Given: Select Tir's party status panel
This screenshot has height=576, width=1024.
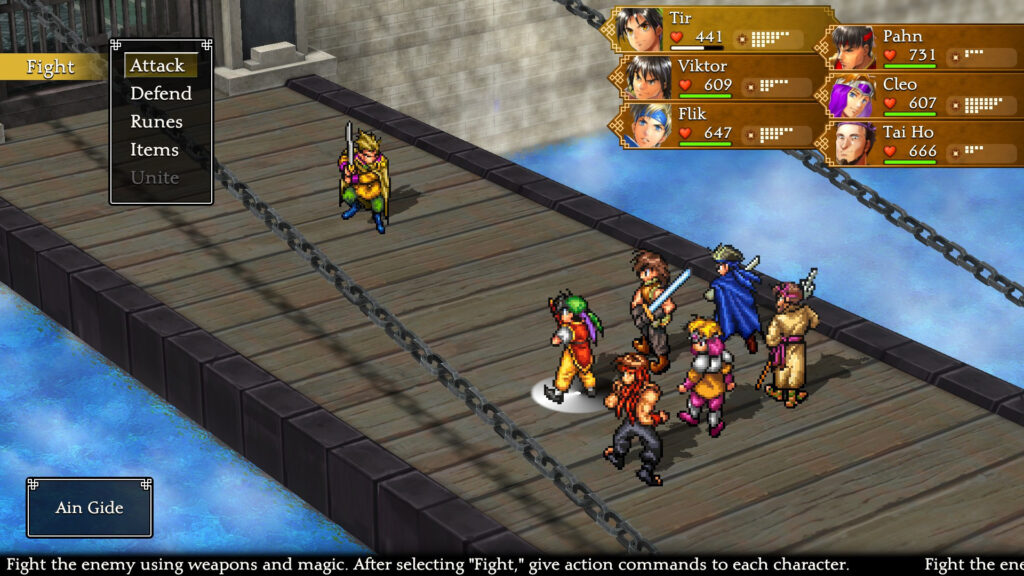Looking at the screenshot, I should [x=722, y=29].
